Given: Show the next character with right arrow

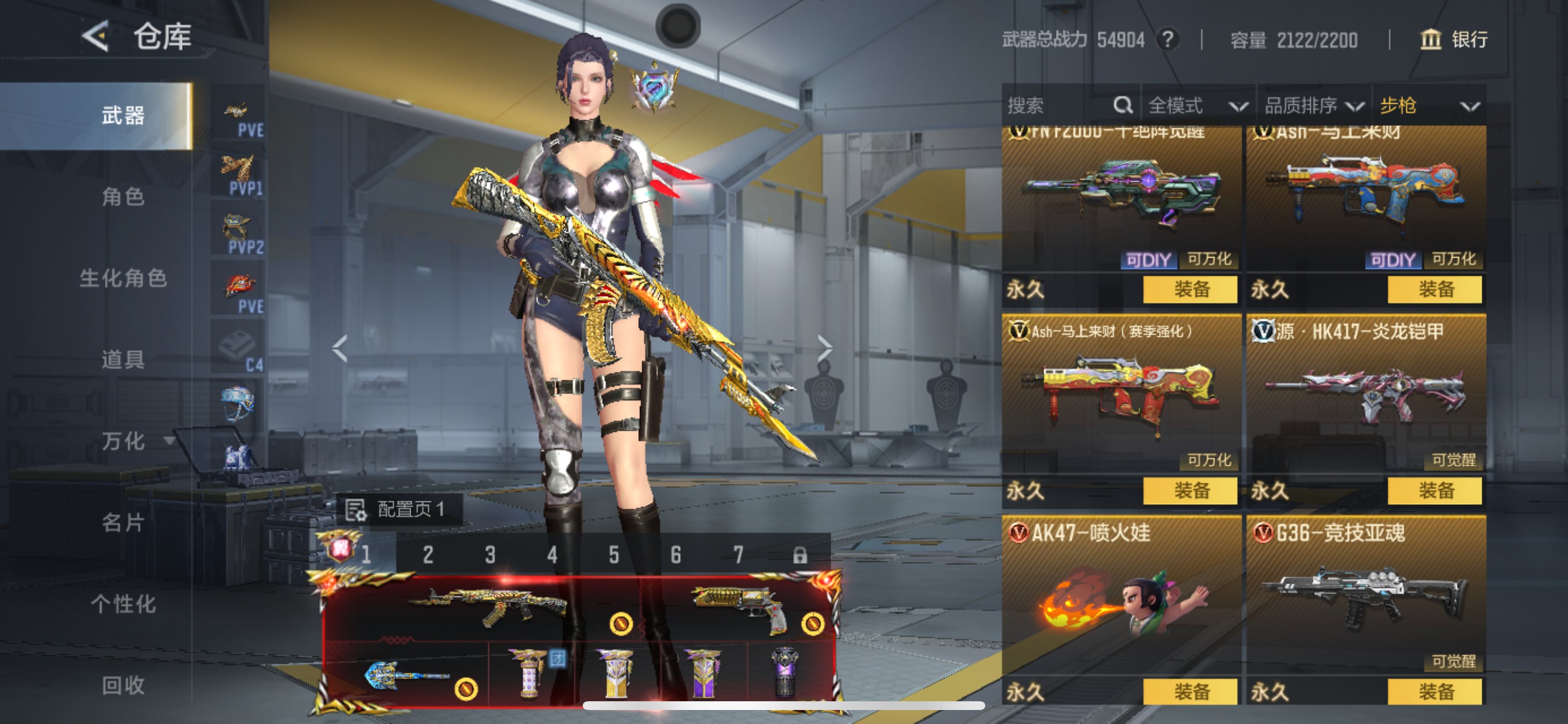Looking at the screenshot, I should [824, 349].
